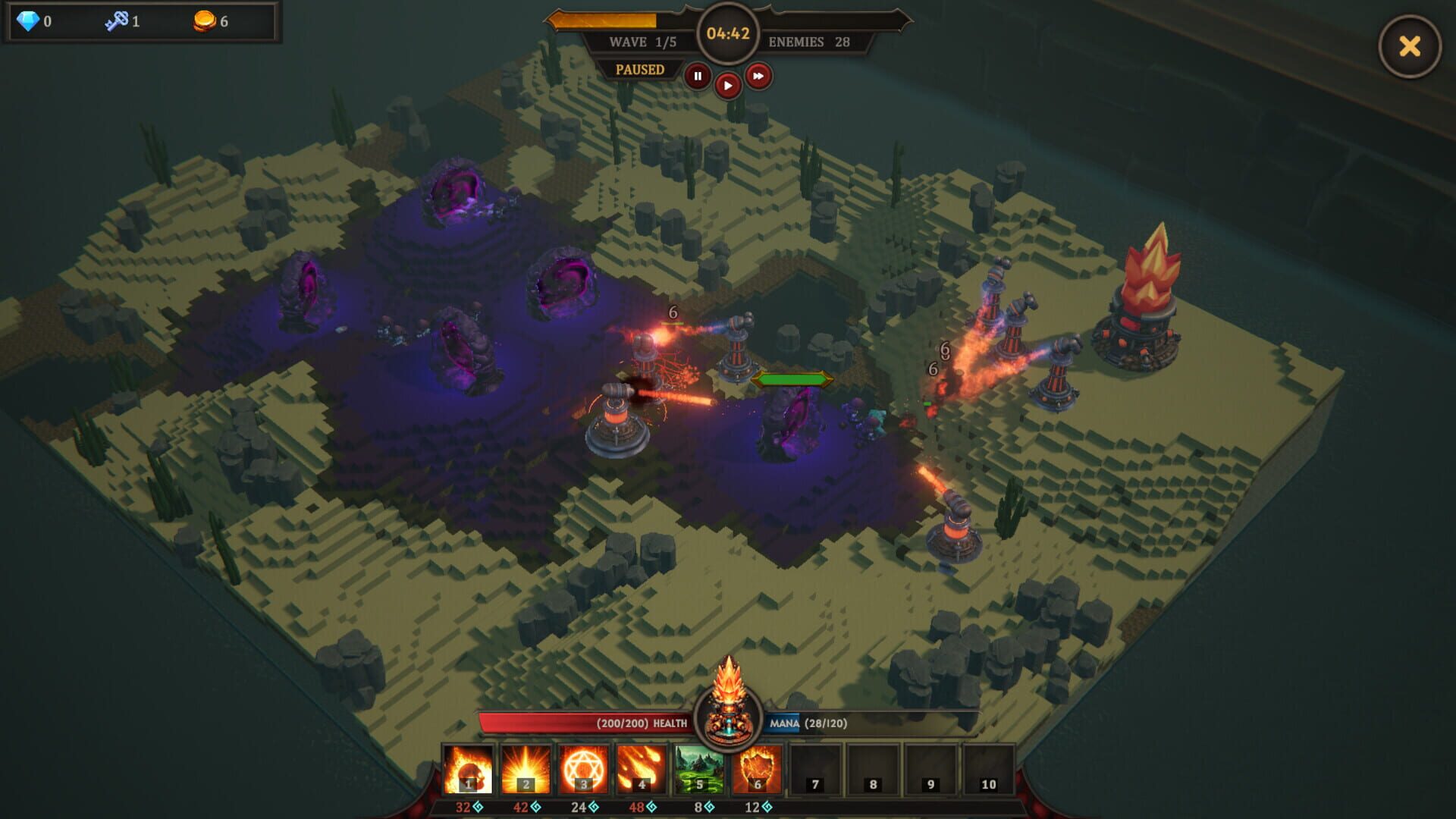
Task: Click the 04:42 wave countdown timer
Action: pos(726,33)
